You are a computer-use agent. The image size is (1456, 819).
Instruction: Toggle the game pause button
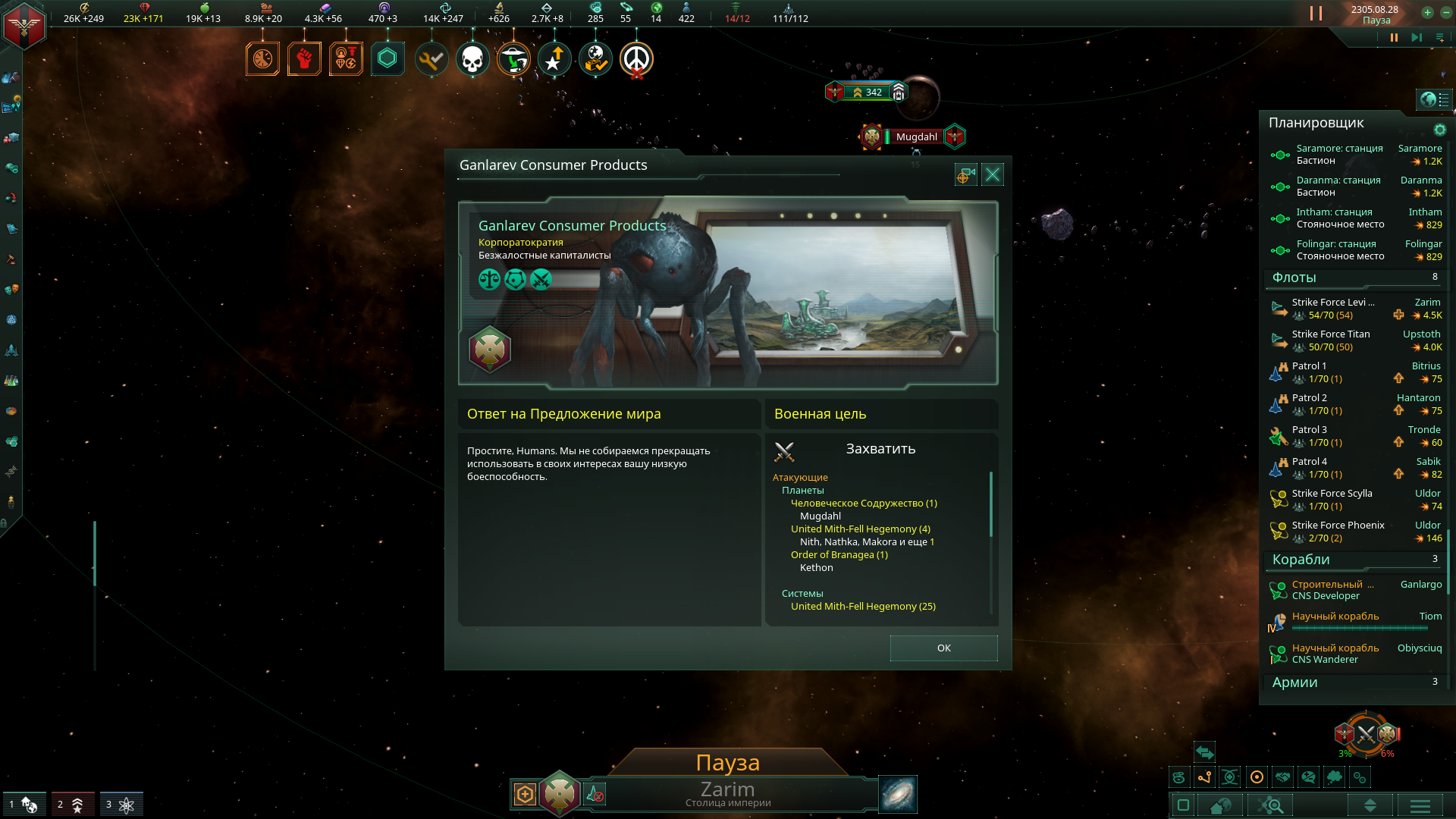(x=1394, y=37)
